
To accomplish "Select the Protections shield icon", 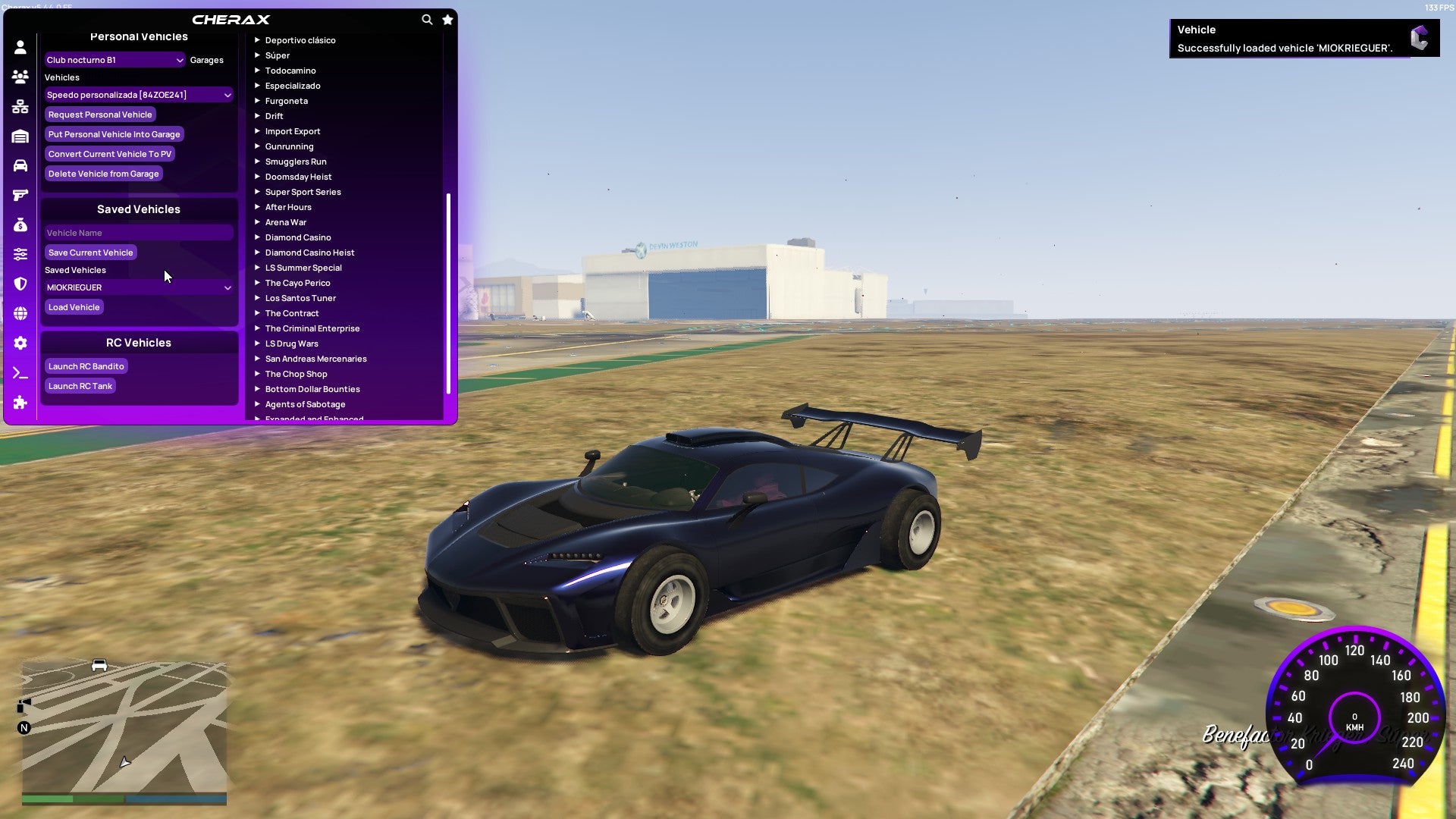I will tap(20, 284).
